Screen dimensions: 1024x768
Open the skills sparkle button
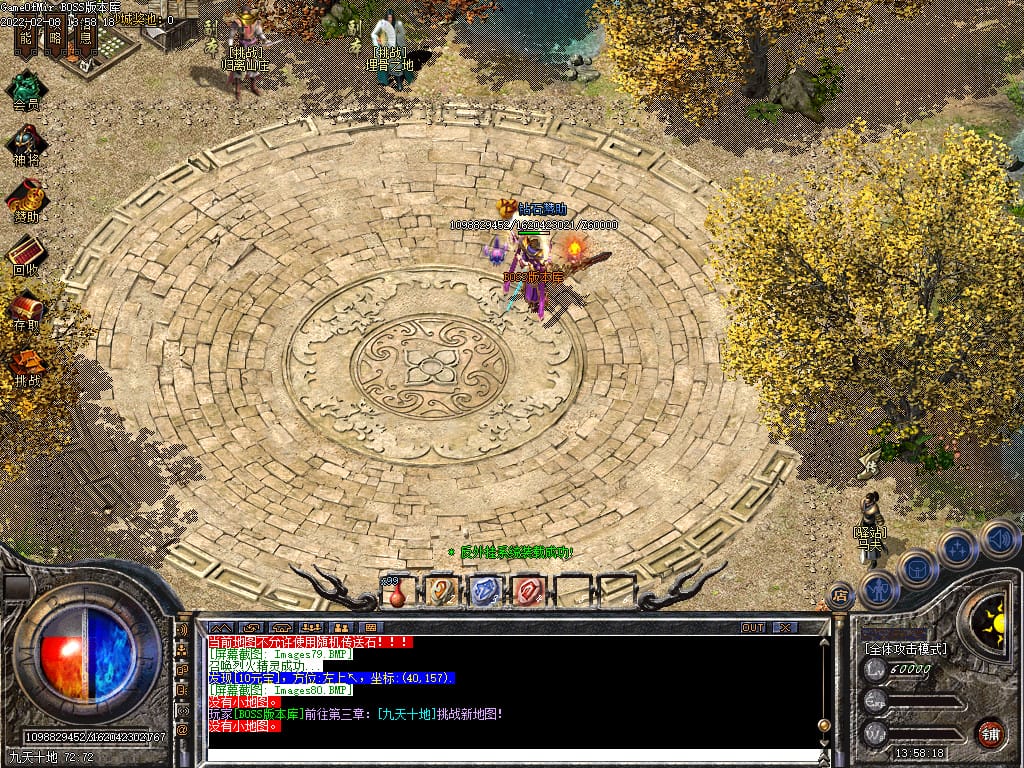coord(957,548)
